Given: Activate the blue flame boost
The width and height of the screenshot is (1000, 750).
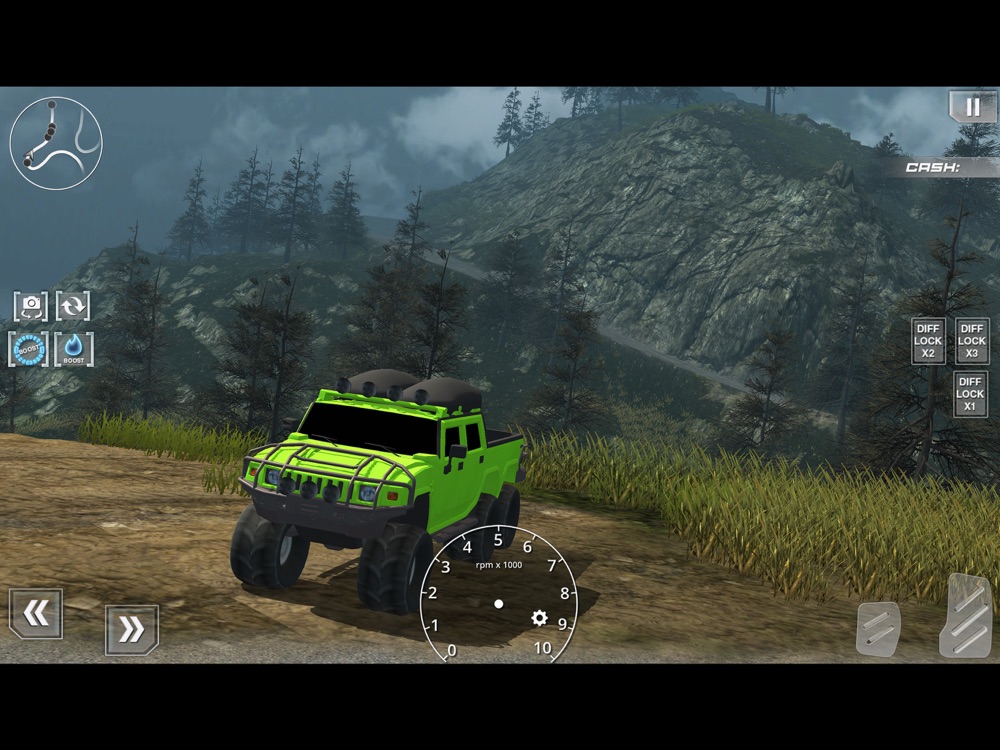Looking at the screenshot, I should click(x=74, y=349).
